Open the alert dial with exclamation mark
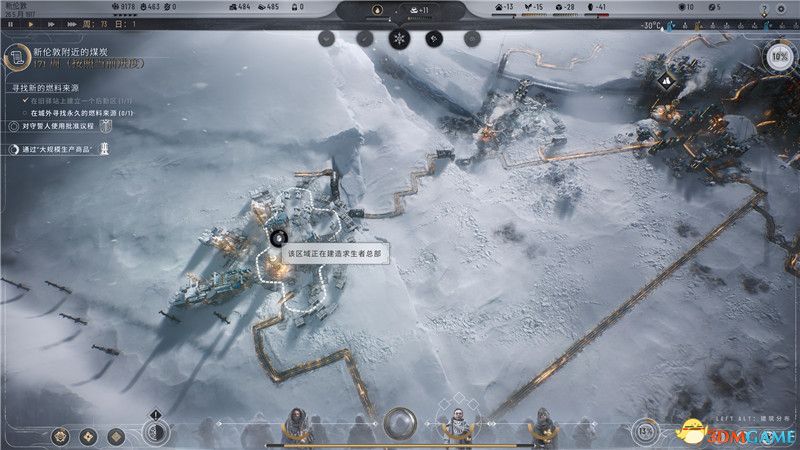Image resolution: width=800 pixels, height=450 pixels. click(x=156, y=431)
